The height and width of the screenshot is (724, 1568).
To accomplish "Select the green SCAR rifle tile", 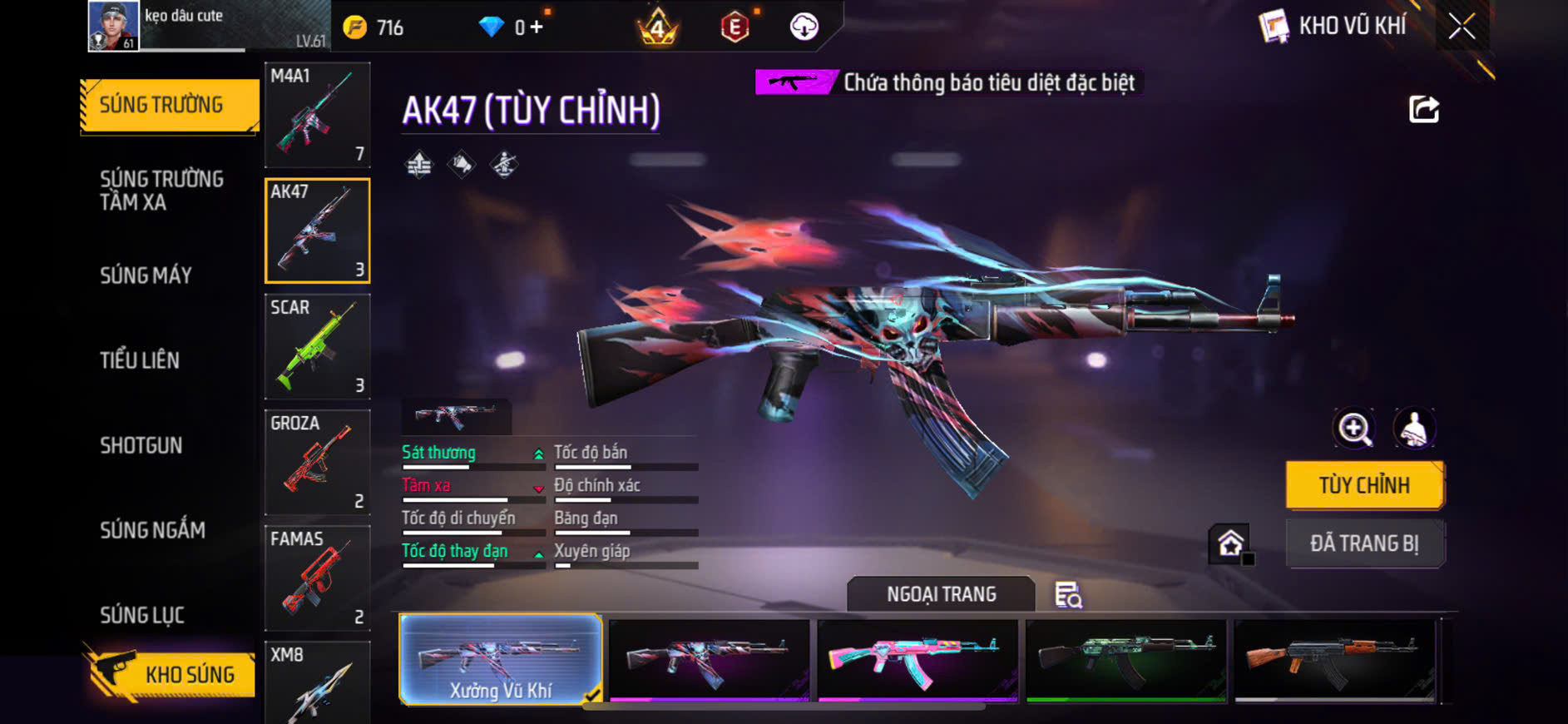I will click(317, 346).
